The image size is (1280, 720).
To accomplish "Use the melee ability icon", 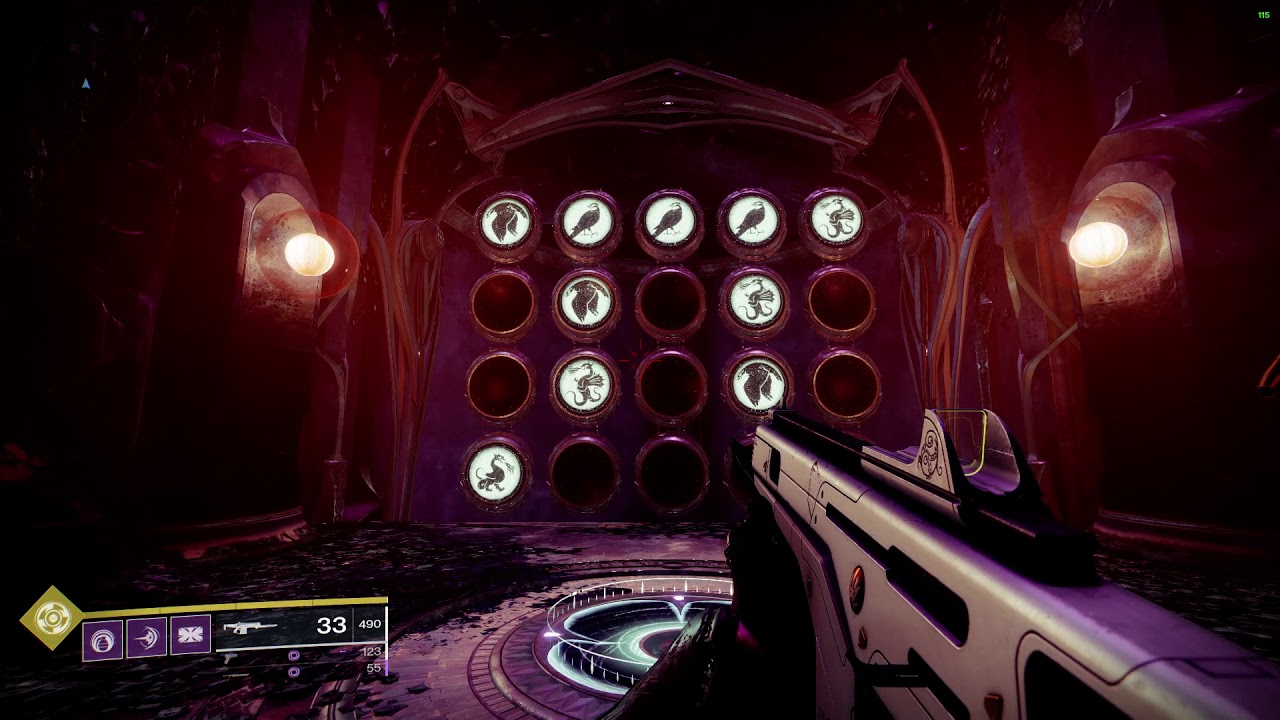I will coord(146,637).
